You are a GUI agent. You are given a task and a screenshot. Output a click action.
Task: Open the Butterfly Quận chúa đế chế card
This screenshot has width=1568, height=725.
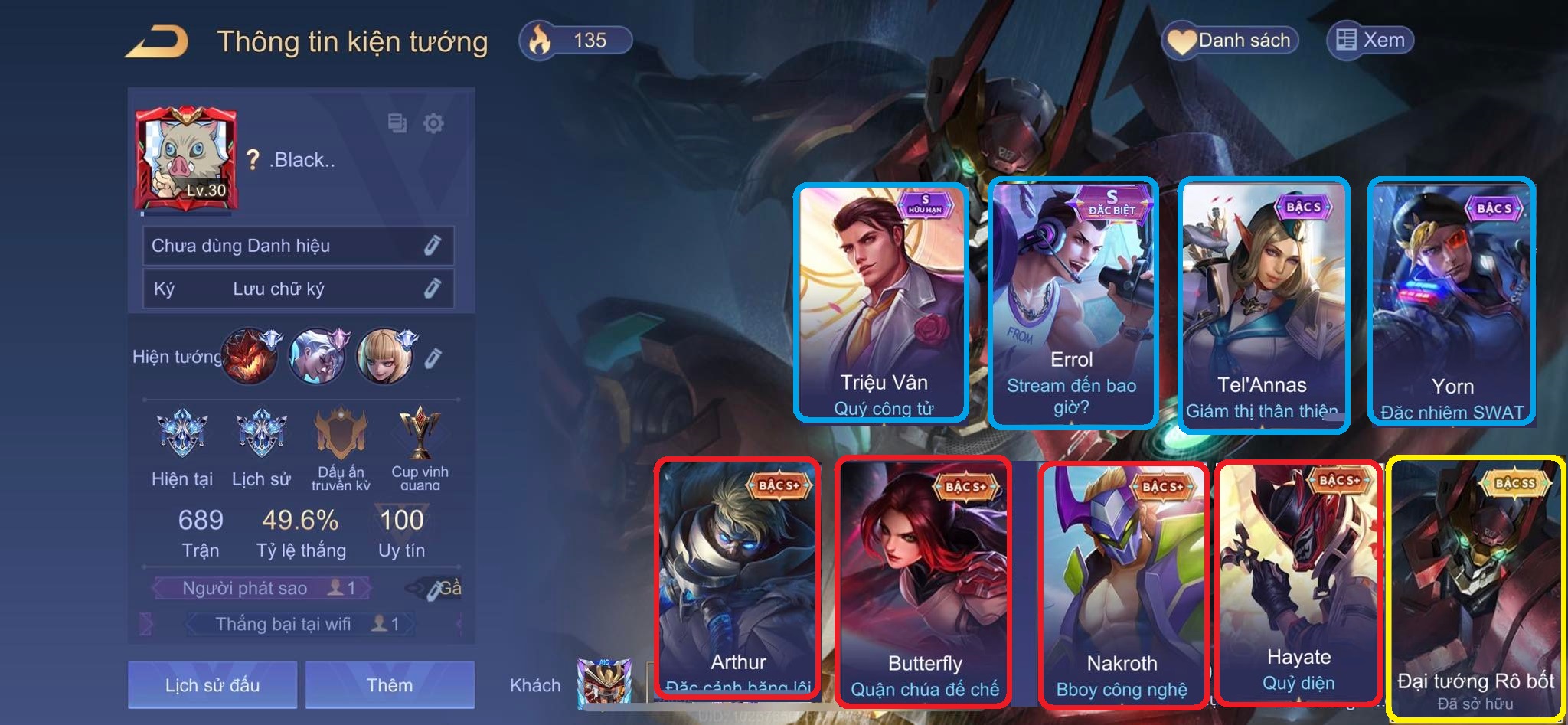tap(924, 580)
